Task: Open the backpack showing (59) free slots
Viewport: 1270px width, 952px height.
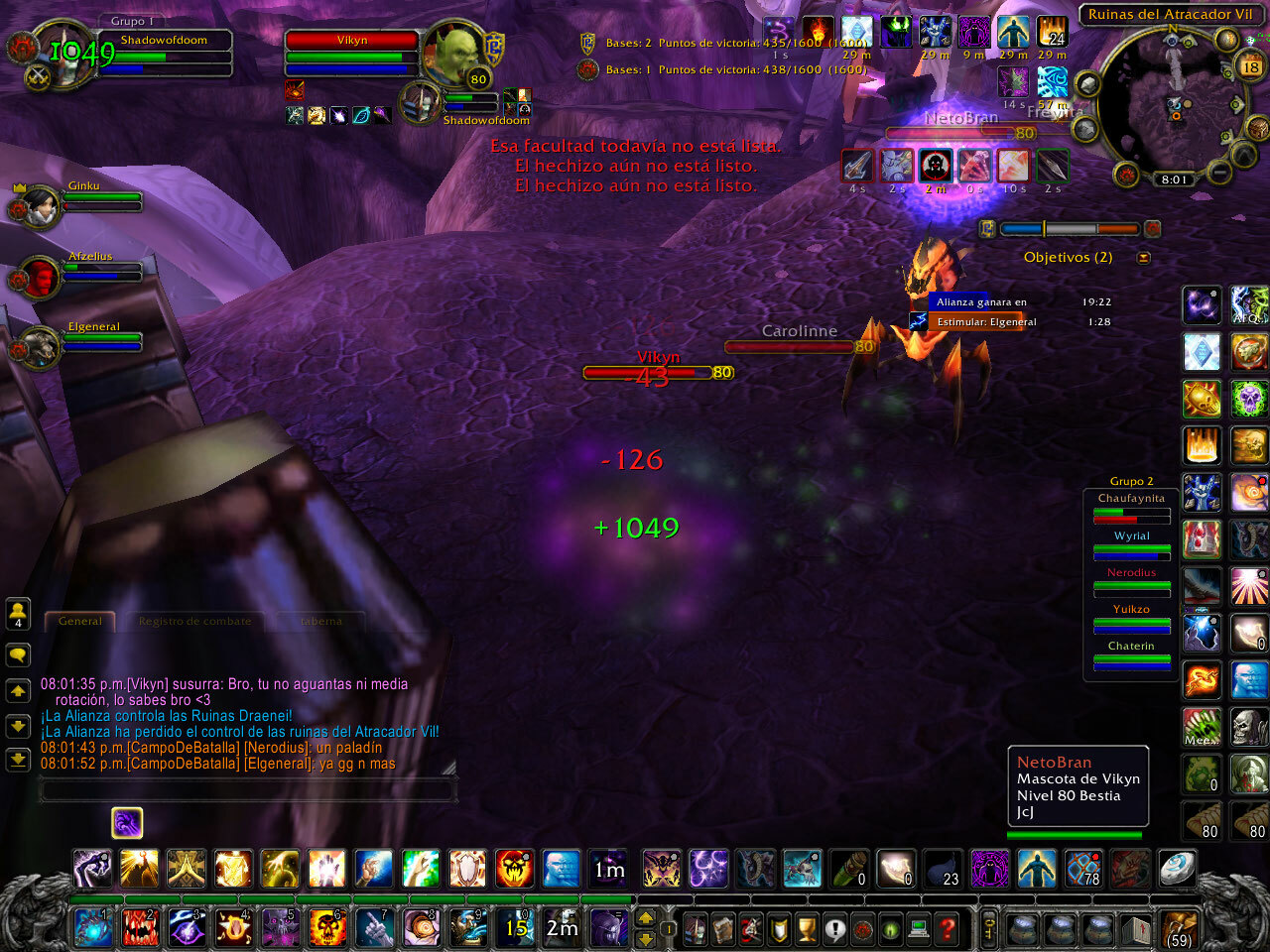Action: pos(1179,928)
